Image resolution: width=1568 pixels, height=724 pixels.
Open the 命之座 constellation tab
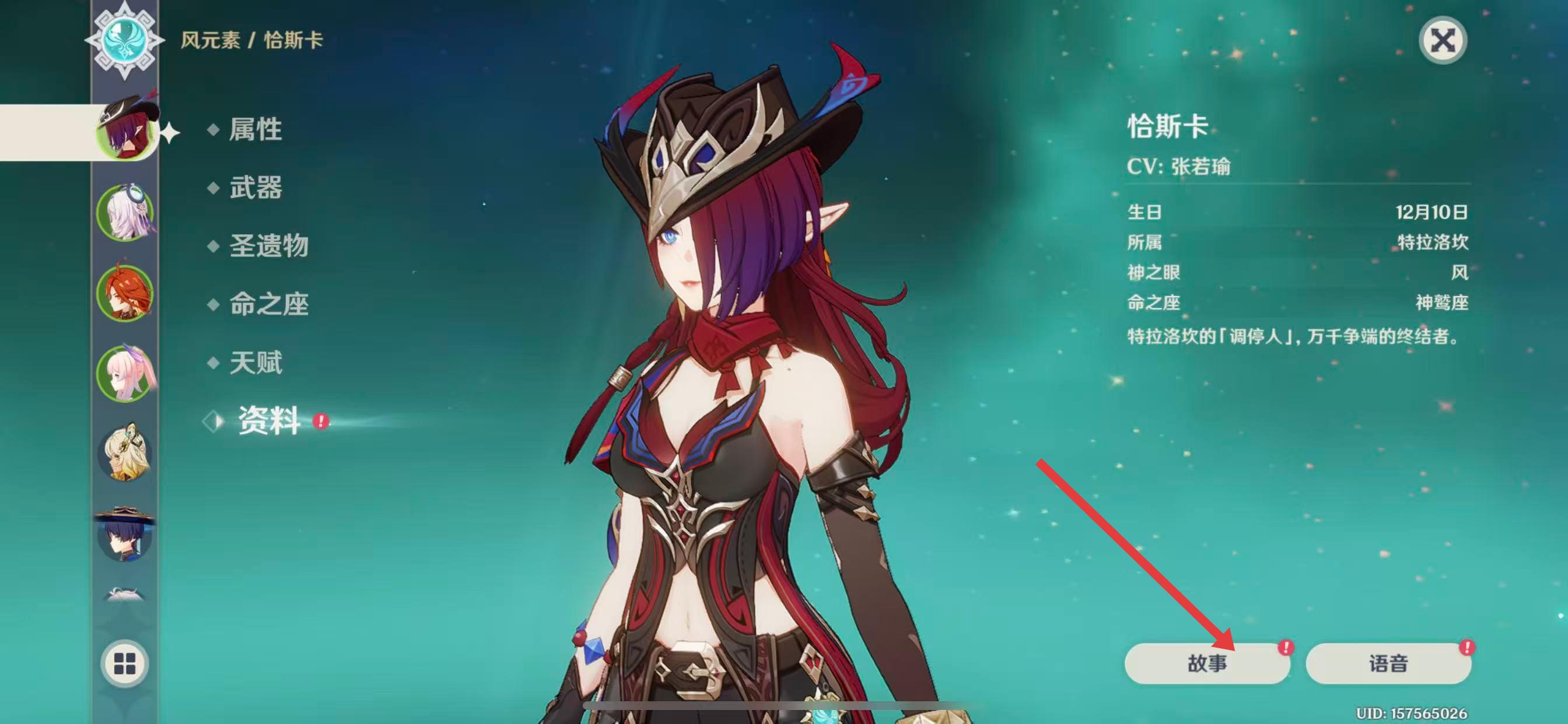click(x=268, y=304)
